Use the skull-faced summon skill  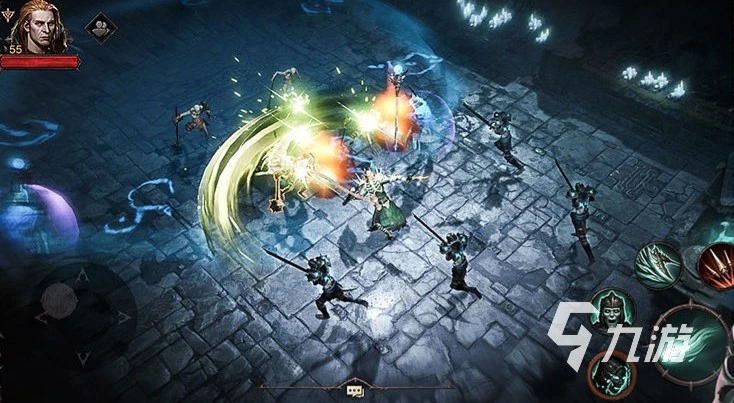point(612,311)
